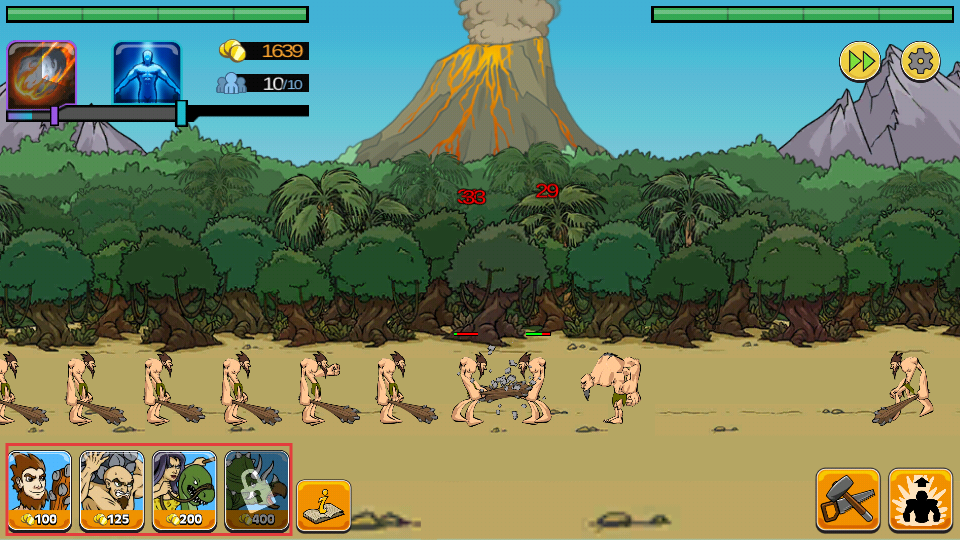Toggle the fast-forward speed button

[859, 62]
